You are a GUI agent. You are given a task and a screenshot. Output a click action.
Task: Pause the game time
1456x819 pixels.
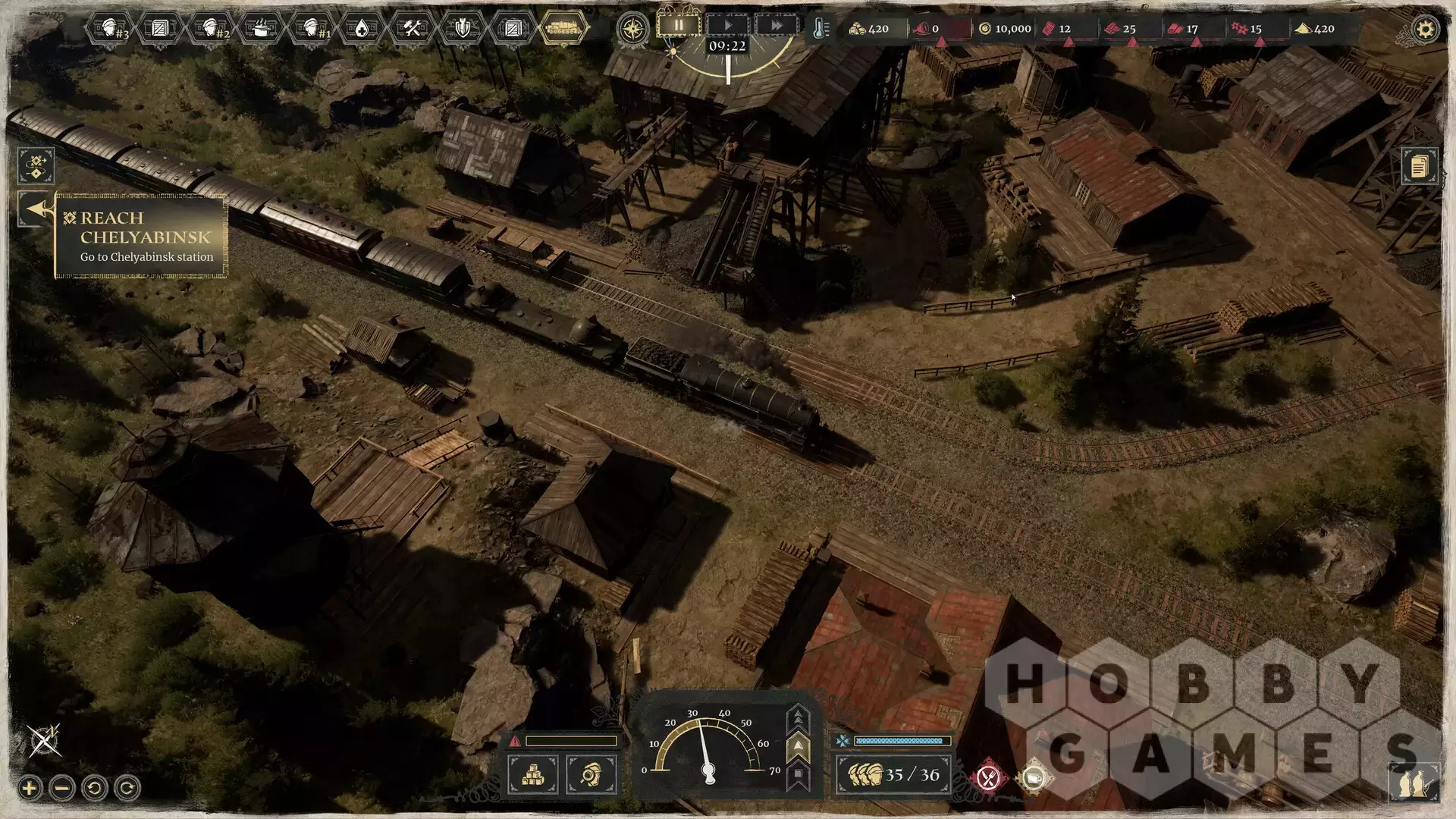point(679,25)
